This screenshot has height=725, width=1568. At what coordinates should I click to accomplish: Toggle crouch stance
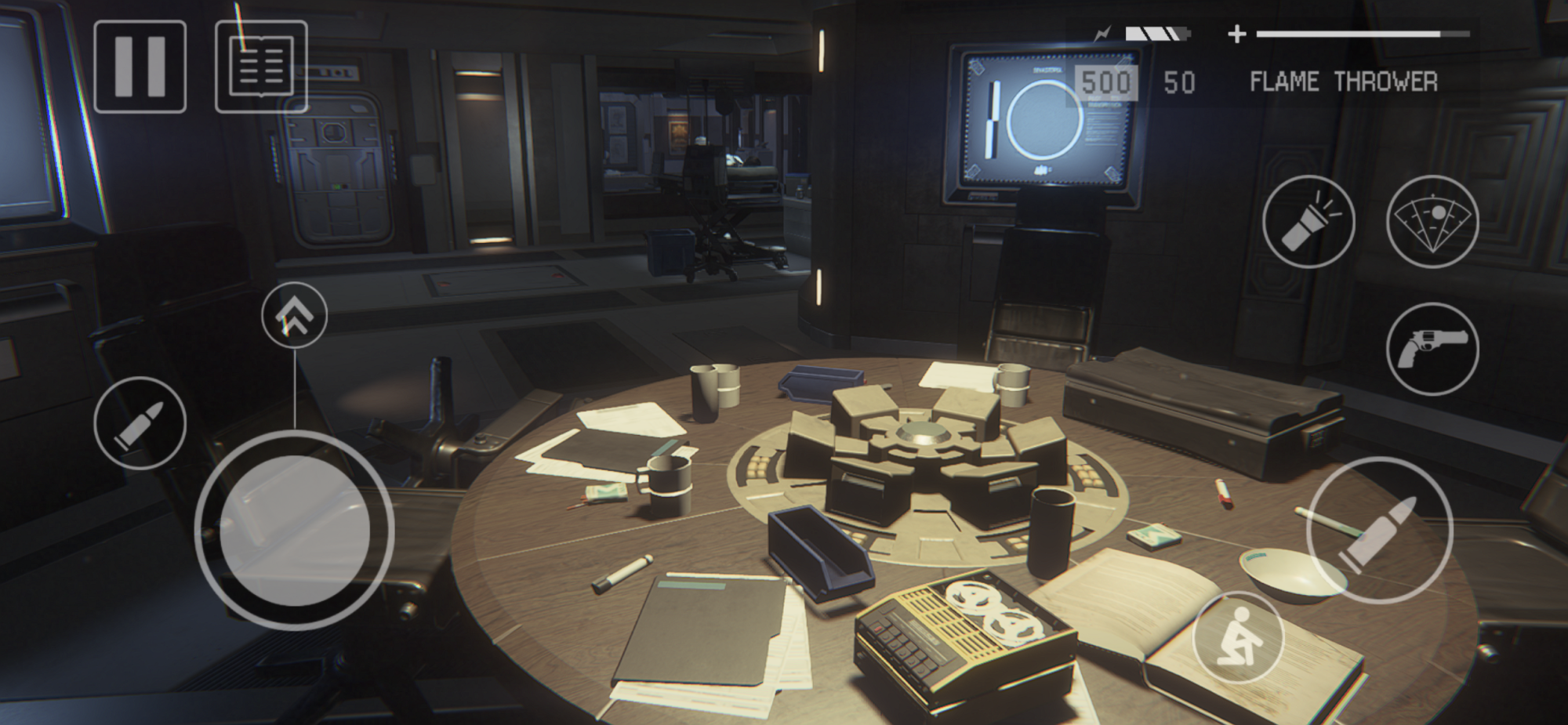pos(1238,637)
